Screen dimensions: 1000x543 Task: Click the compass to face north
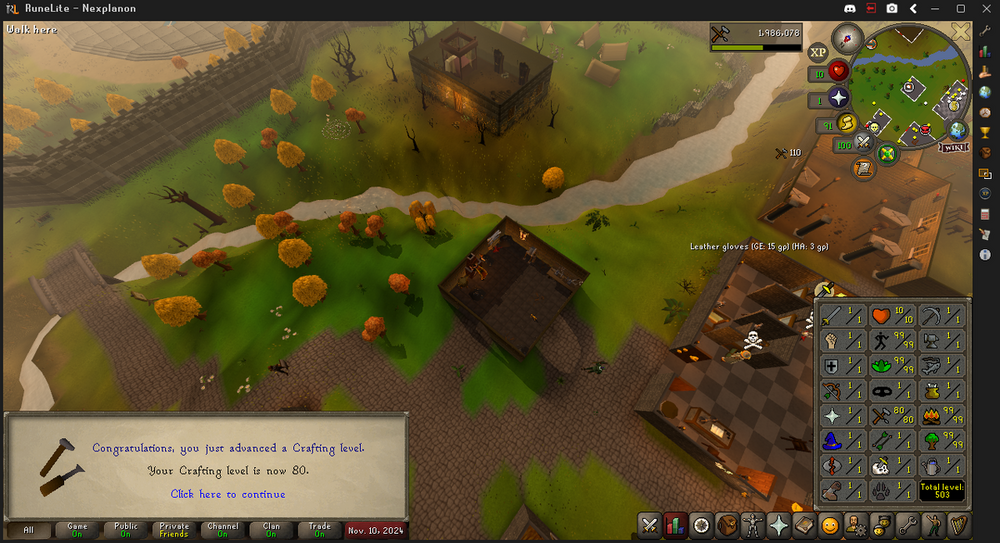coord(848,40)
